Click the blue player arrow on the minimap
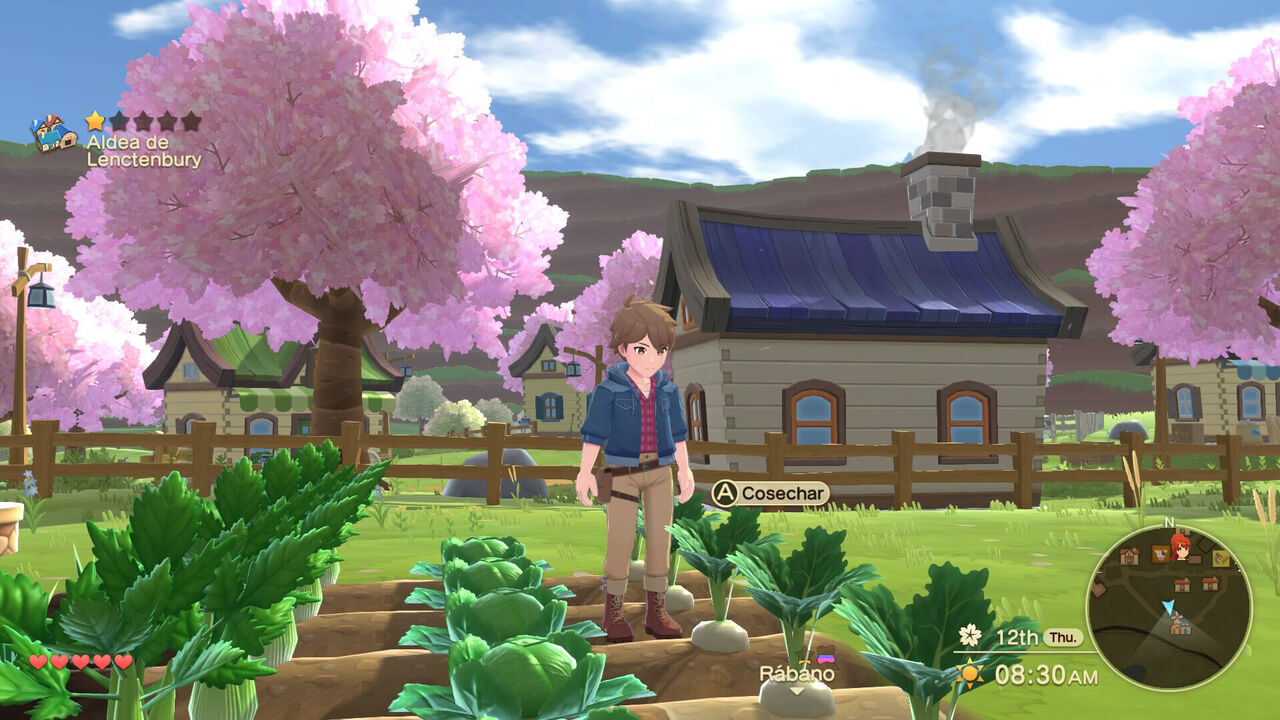This screenshot has width=1280, height=720. [x=1169, y=606]
